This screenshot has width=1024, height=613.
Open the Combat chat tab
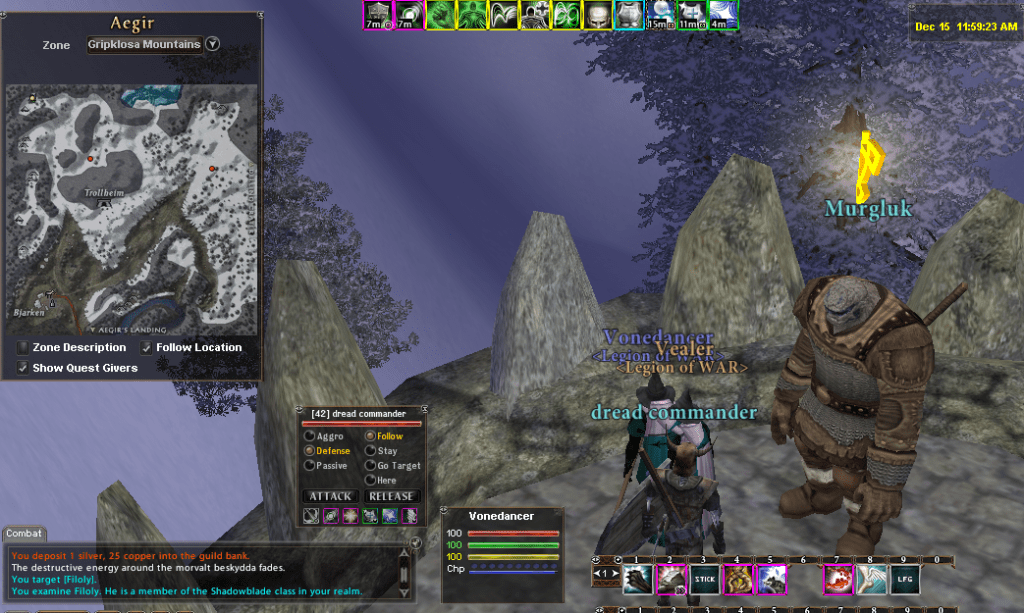(24, 534)
